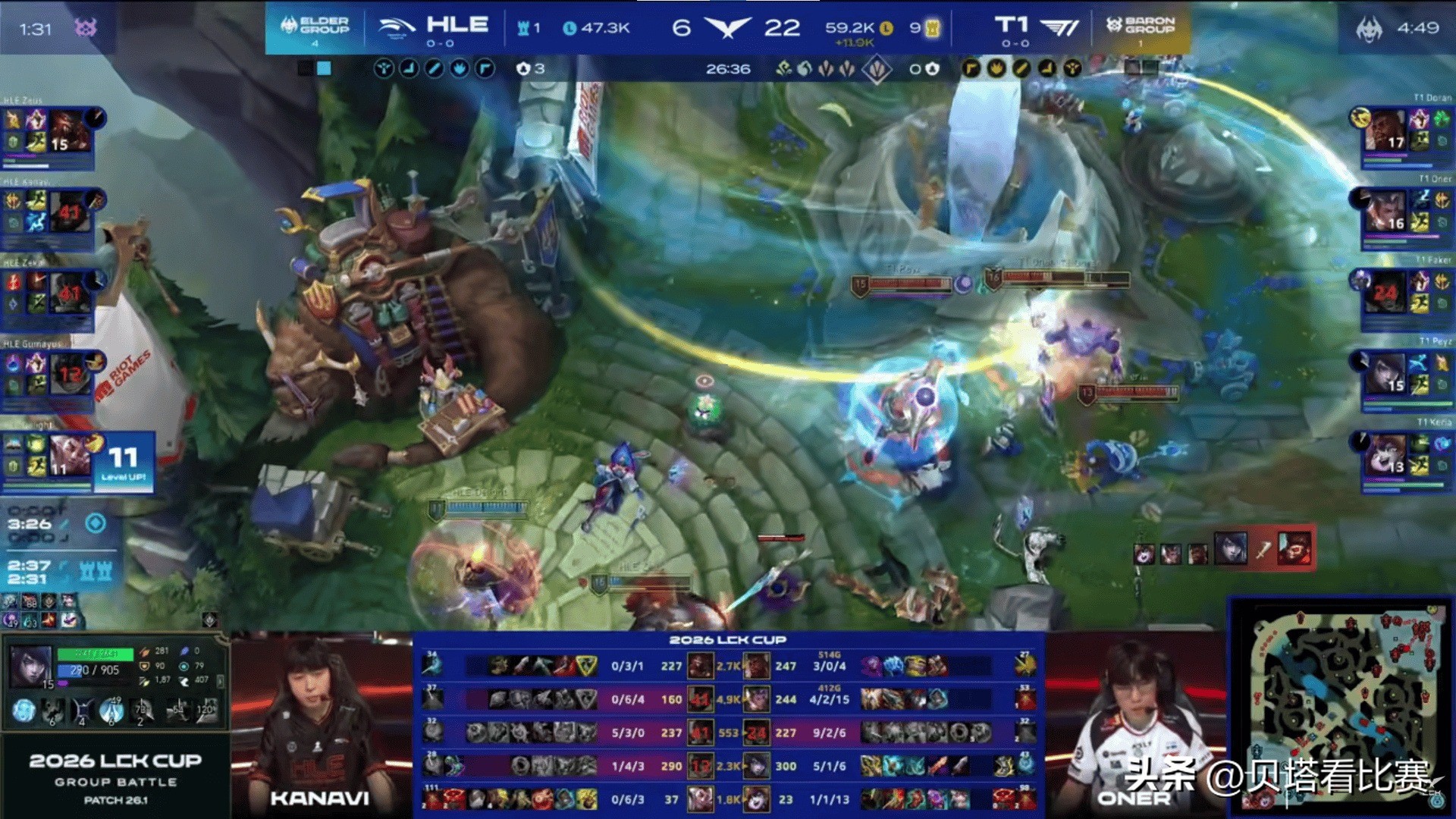Select T1 Keria's champion portrait
The image size is (1456, 819).
1385,455
